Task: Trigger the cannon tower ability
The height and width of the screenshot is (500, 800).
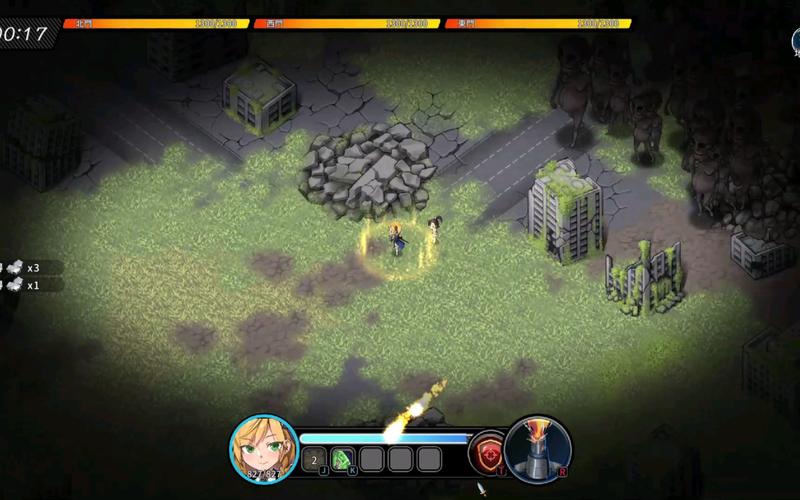Action: tap(537, 448)
